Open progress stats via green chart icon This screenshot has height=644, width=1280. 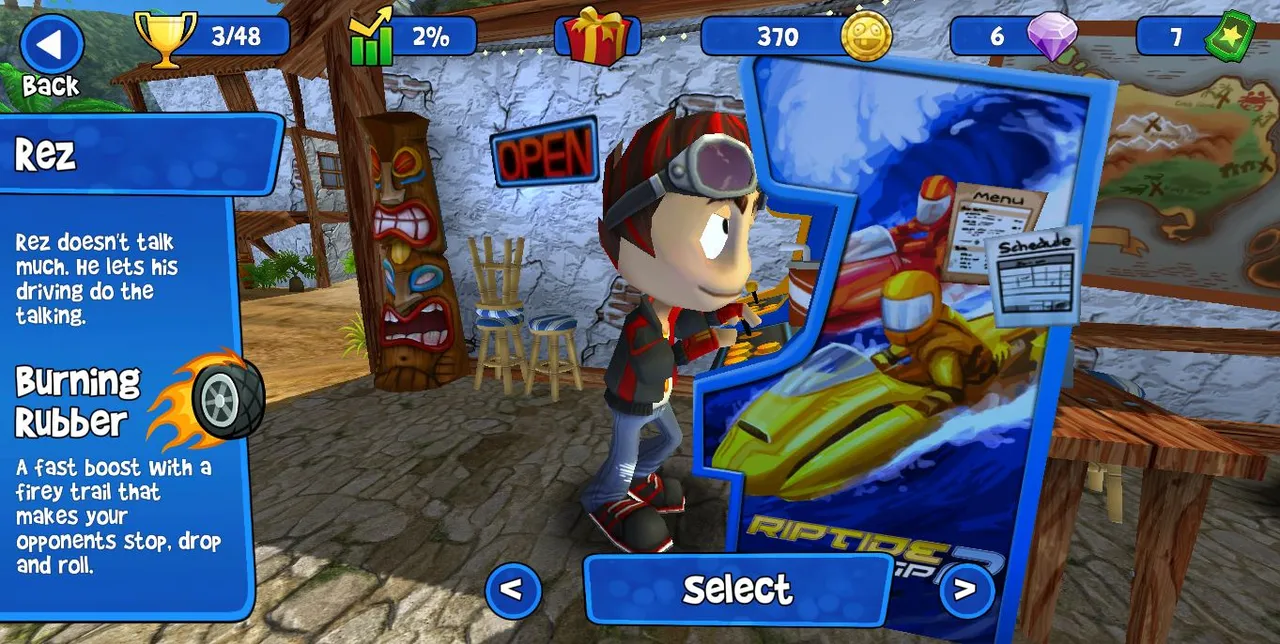point(371,39)
